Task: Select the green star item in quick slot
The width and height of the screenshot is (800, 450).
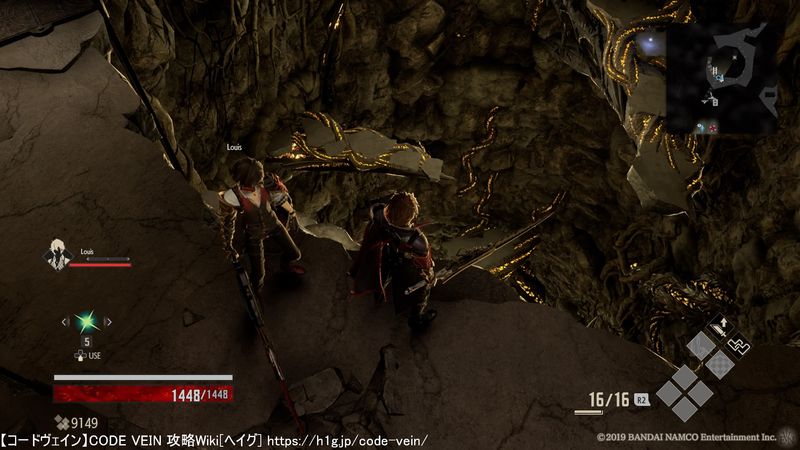Action: pyautogui.click(x=87, y=321)
